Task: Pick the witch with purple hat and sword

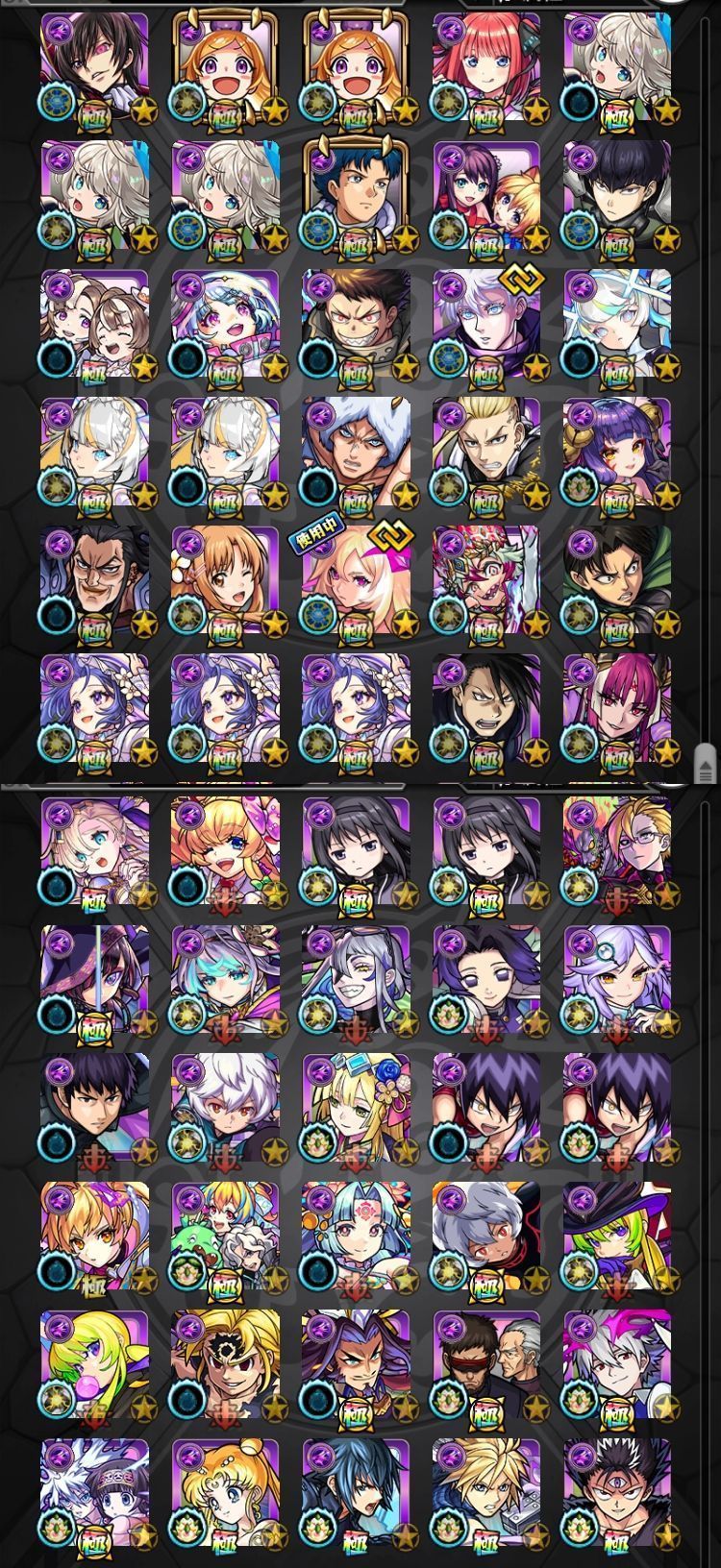Action: pyautogui.click(x=94, y=979)
